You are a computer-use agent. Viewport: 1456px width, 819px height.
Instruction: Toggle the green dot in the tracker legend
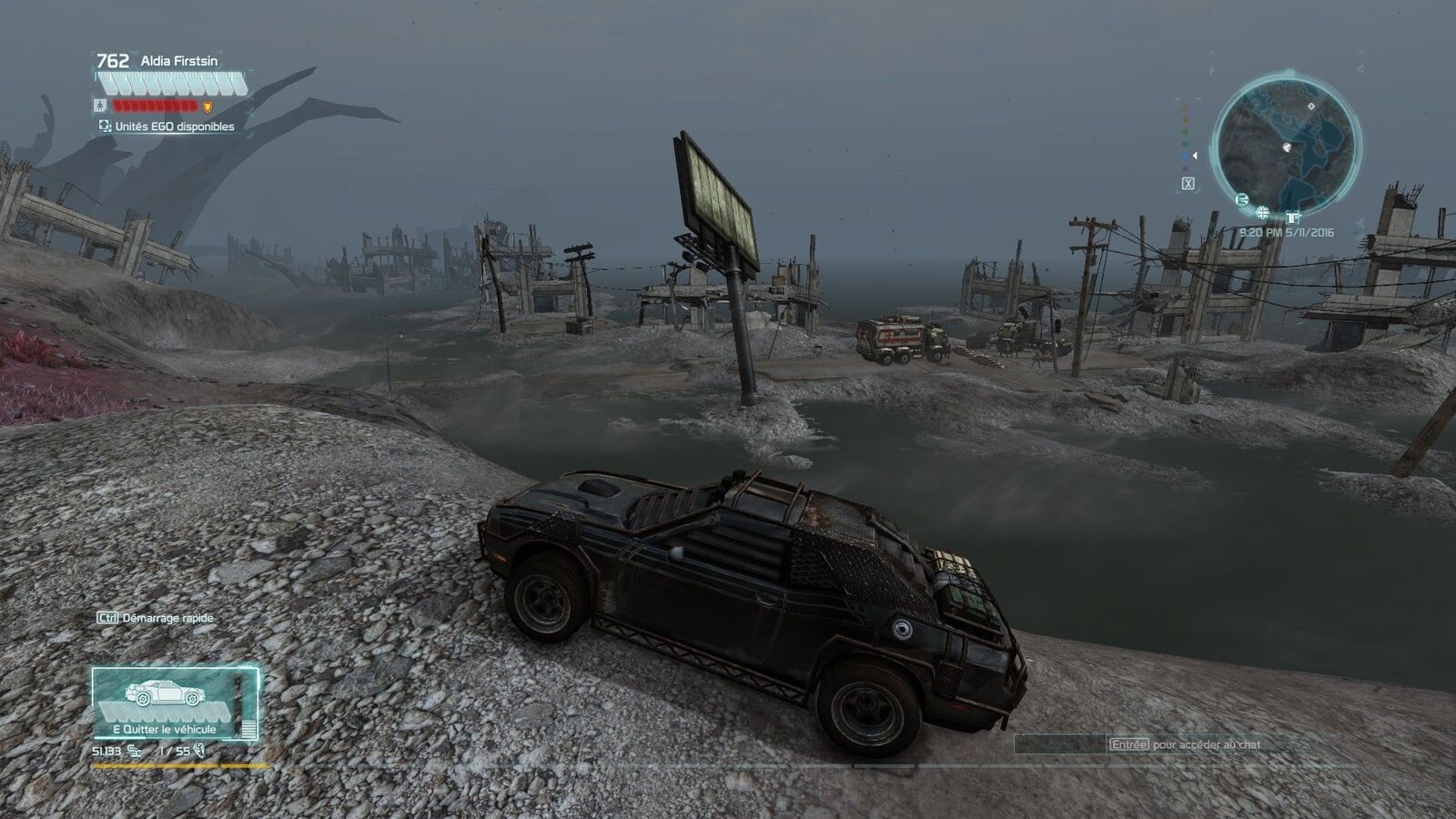tap(1185, 131)
